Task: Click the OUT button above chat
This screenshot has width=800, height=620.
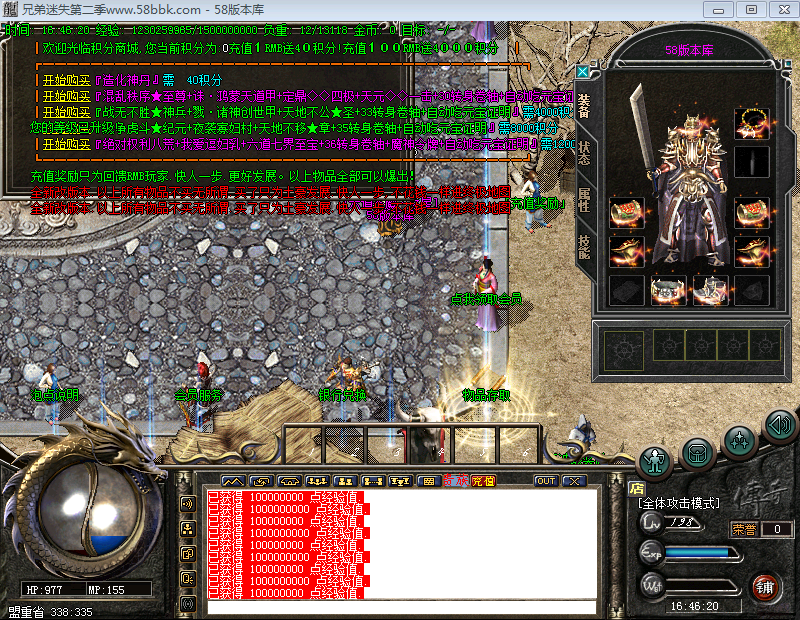Action: click(545, 481)
